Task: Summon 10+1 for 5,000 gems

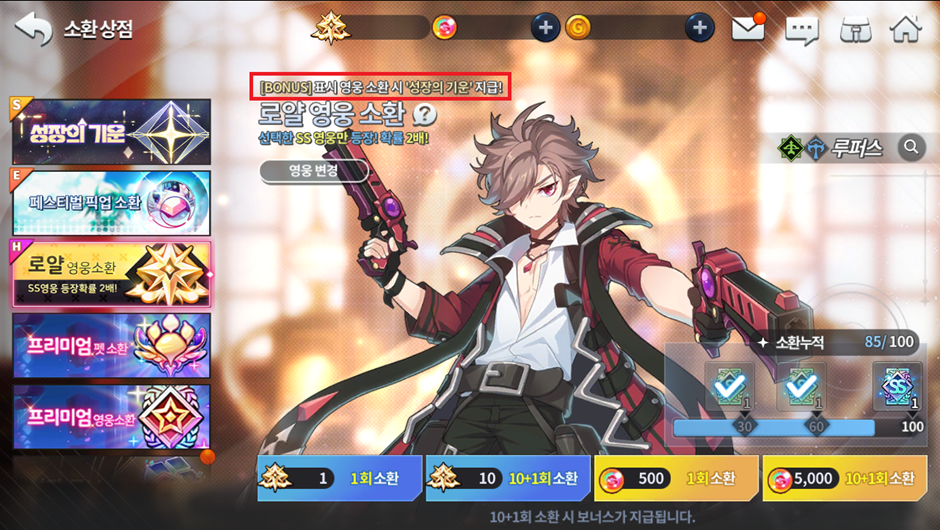Action: point(844,479)
